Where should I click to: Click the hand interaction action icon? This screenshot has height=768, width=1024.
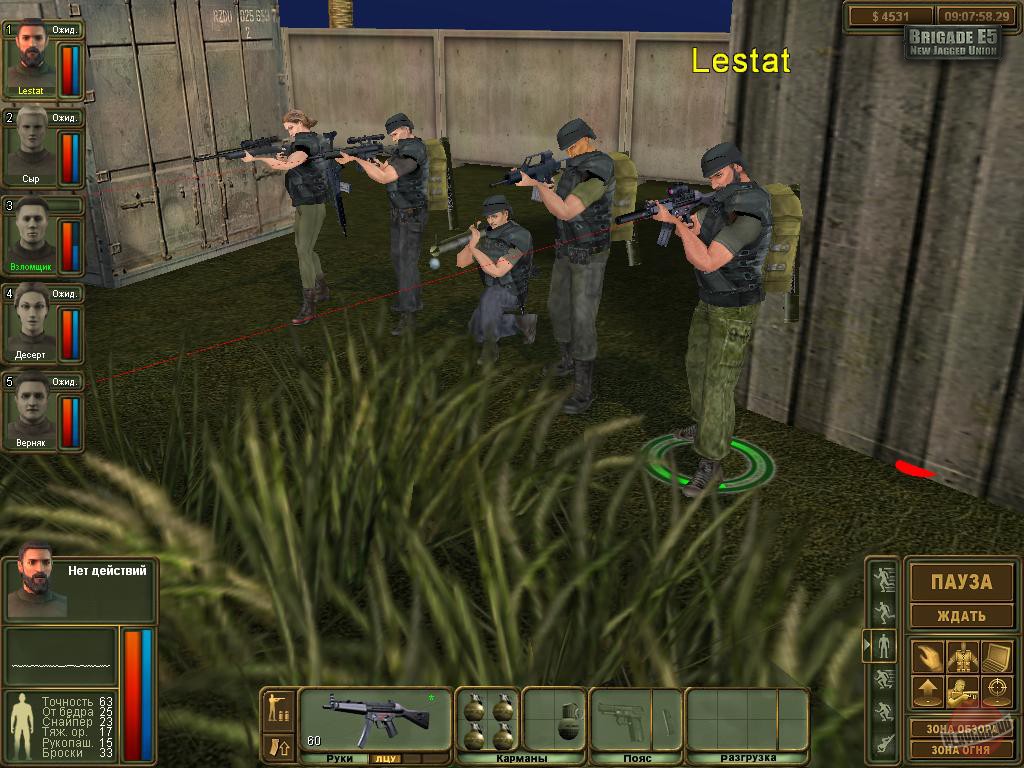tap(927, 657)
